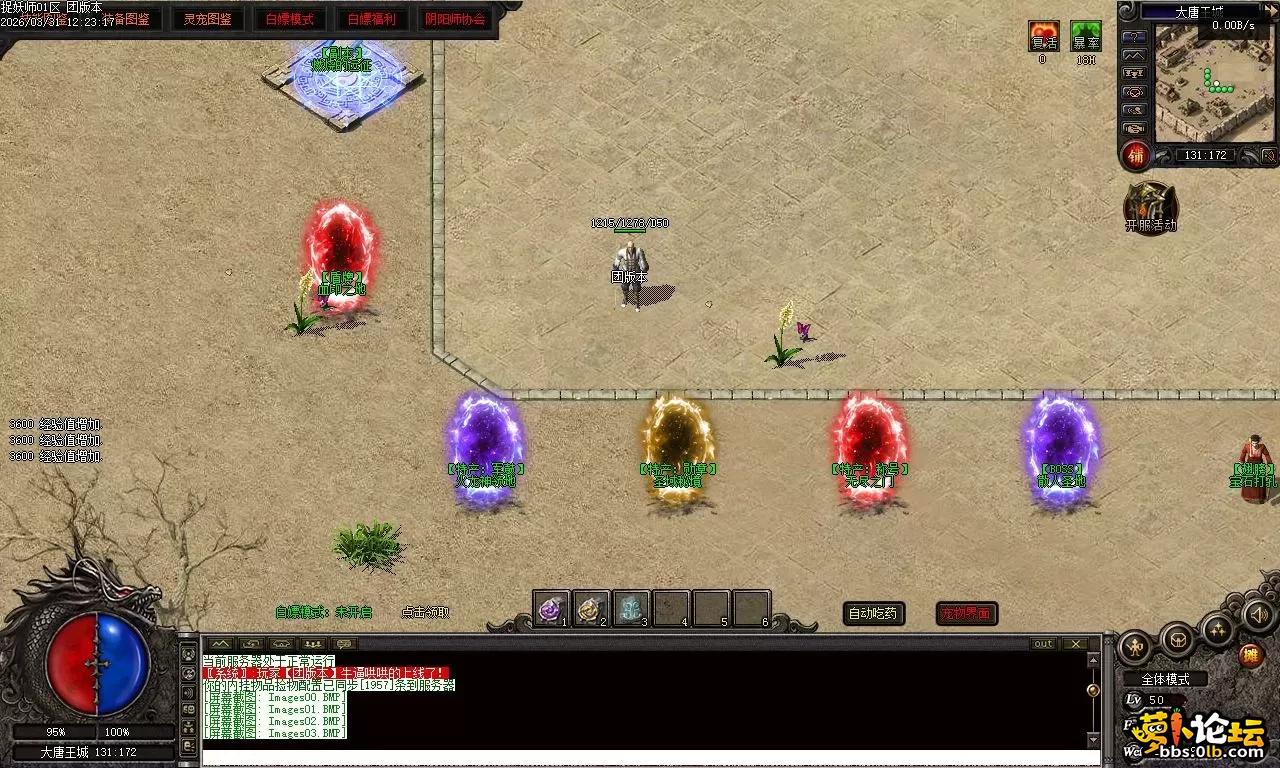Open the 宠物界面 pet interface

click(x=966, y=613)
